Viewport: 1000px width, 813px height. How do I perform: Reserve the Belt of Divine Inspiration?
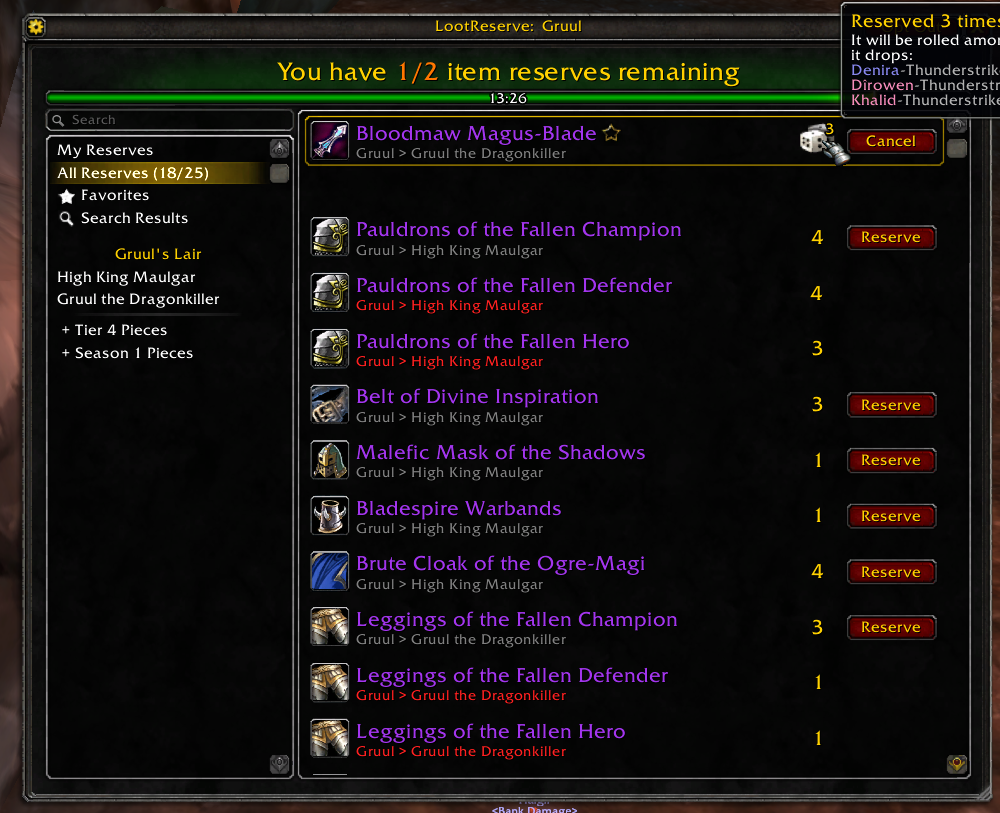coord(890,405)
